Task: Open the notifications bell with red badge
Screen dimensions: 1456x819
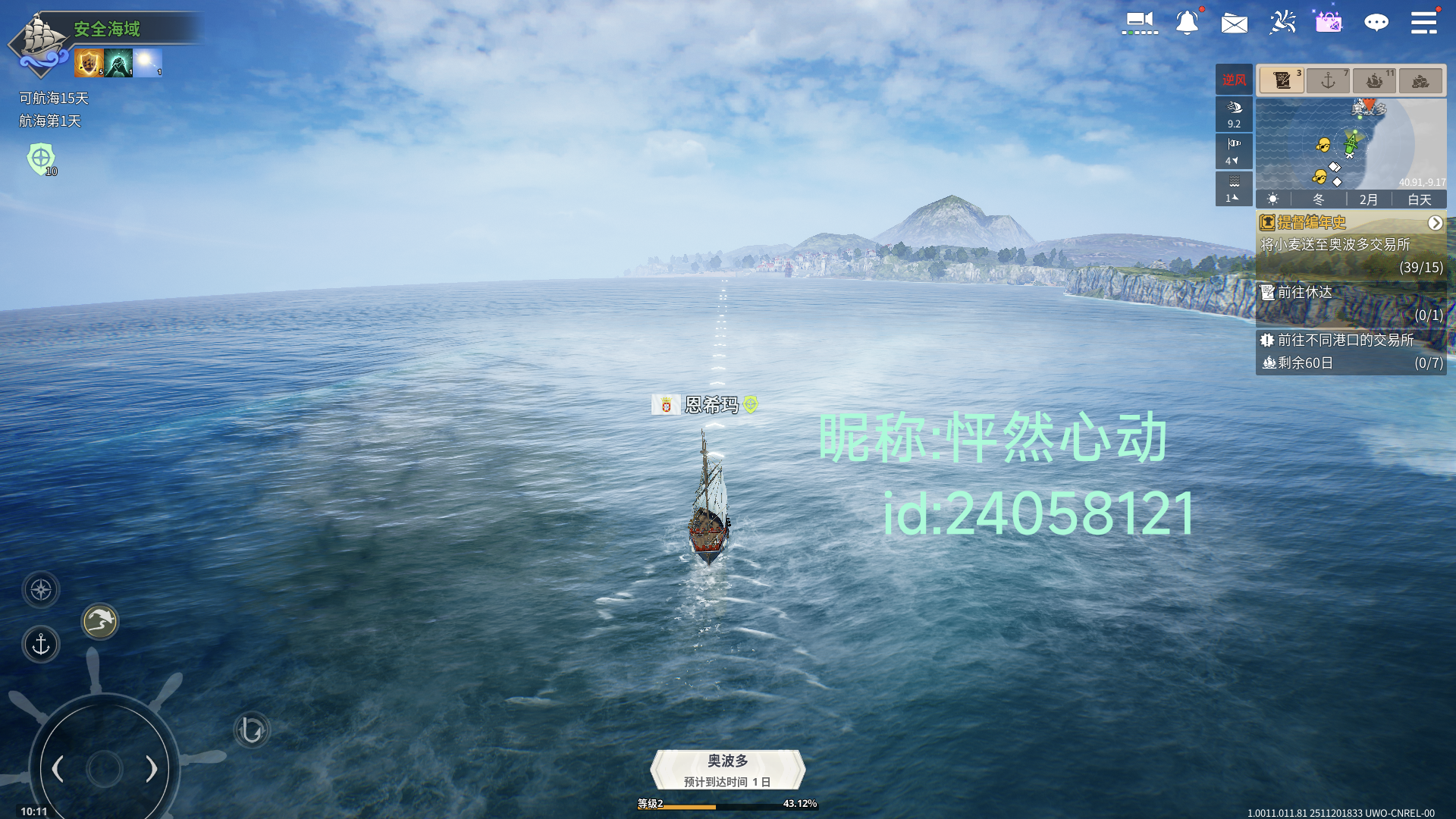Action: pyautogui.click(x=1188, y=23)
